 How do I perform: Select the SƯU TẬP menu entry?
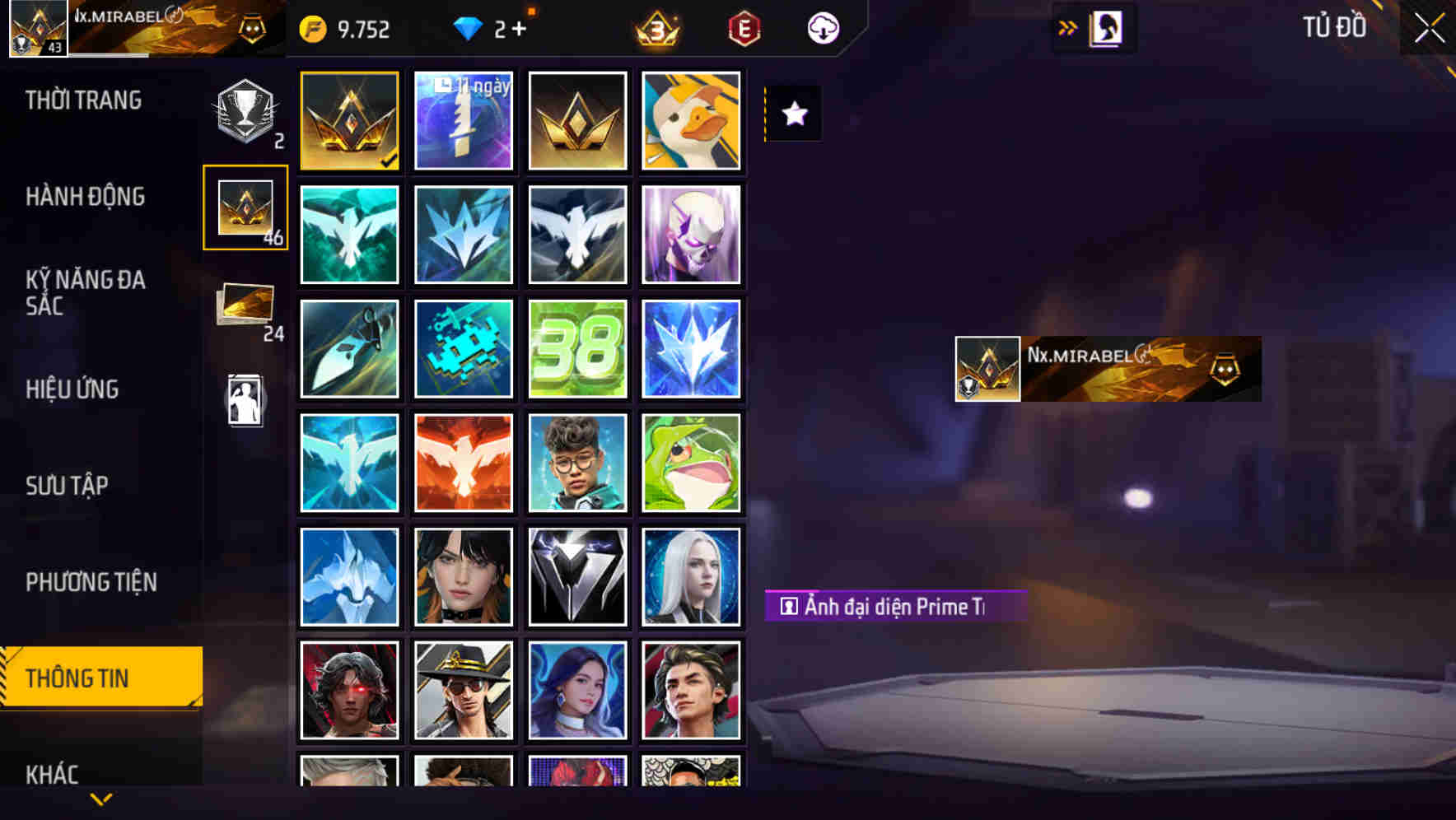(68, 486)
